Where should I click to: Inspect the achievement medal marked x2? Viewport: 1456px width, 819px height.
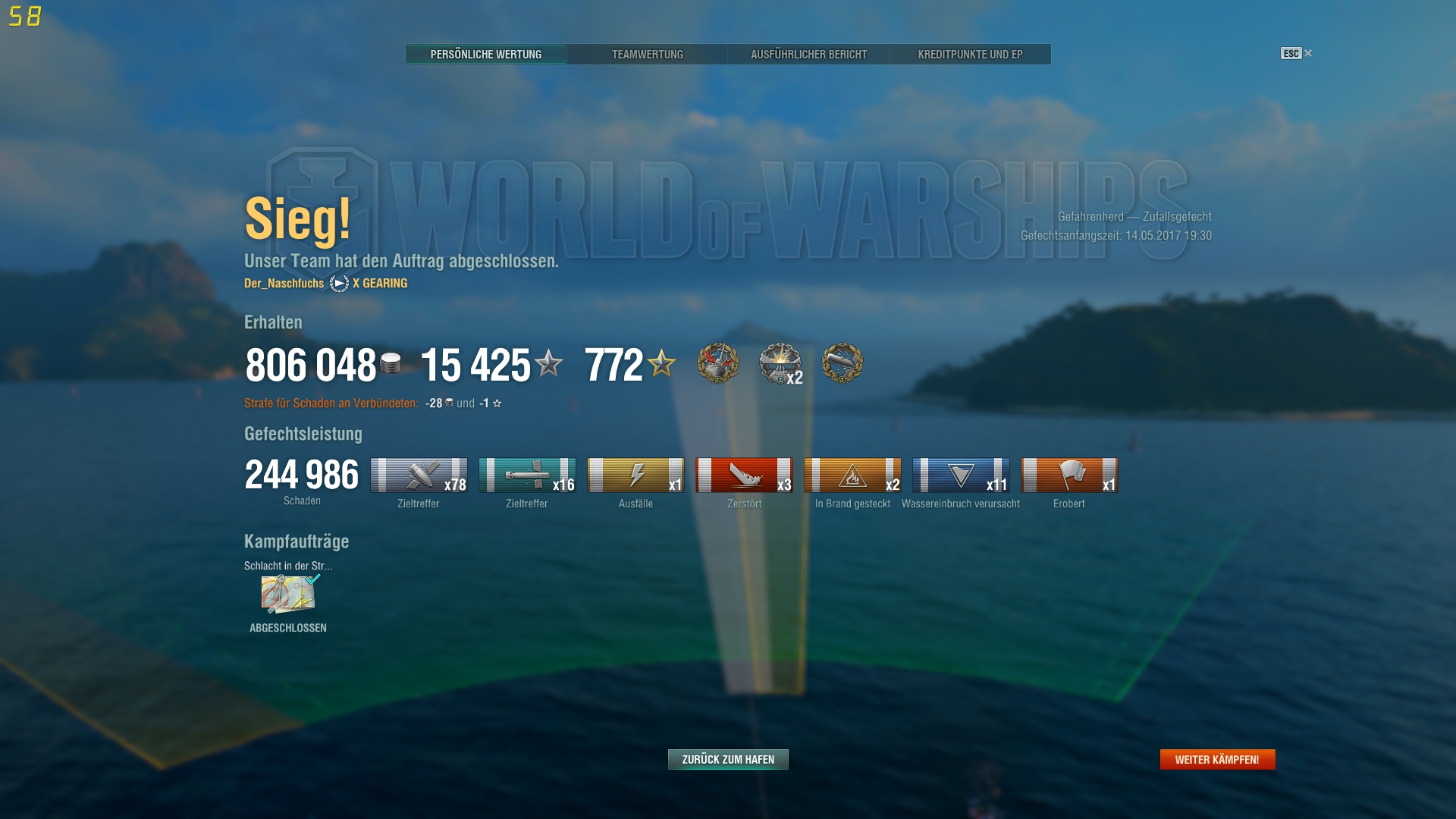tap(780, 363)
